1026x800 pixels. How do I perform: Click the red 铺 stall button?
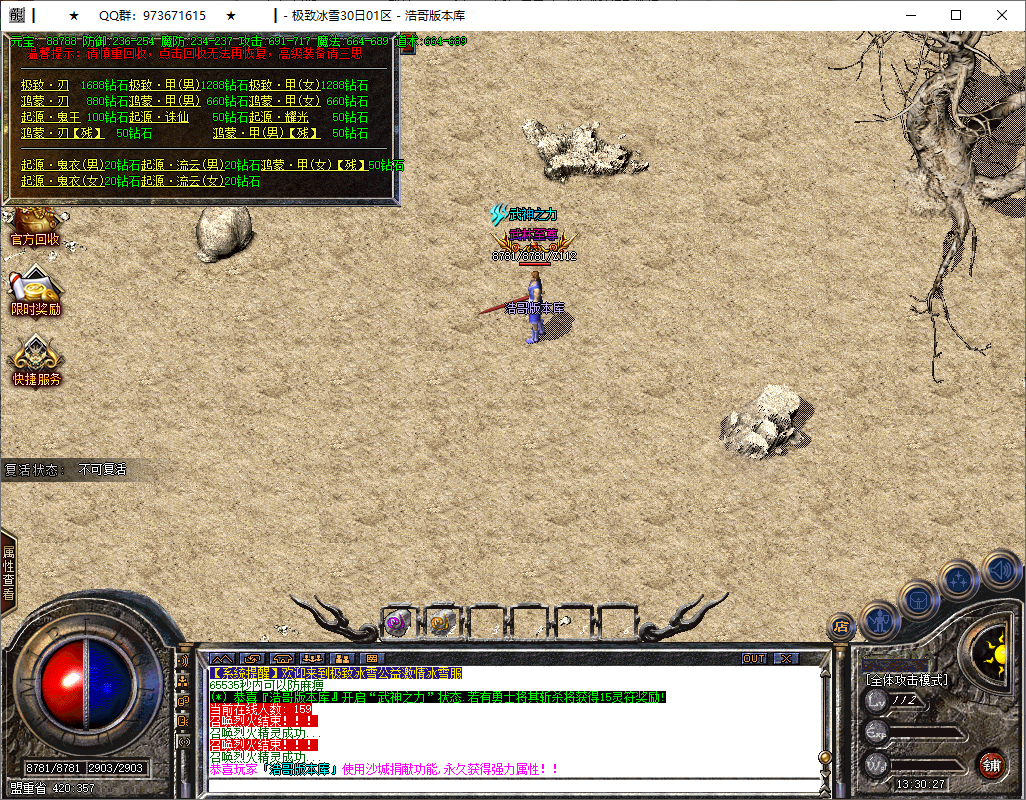[x=990, y=765]
